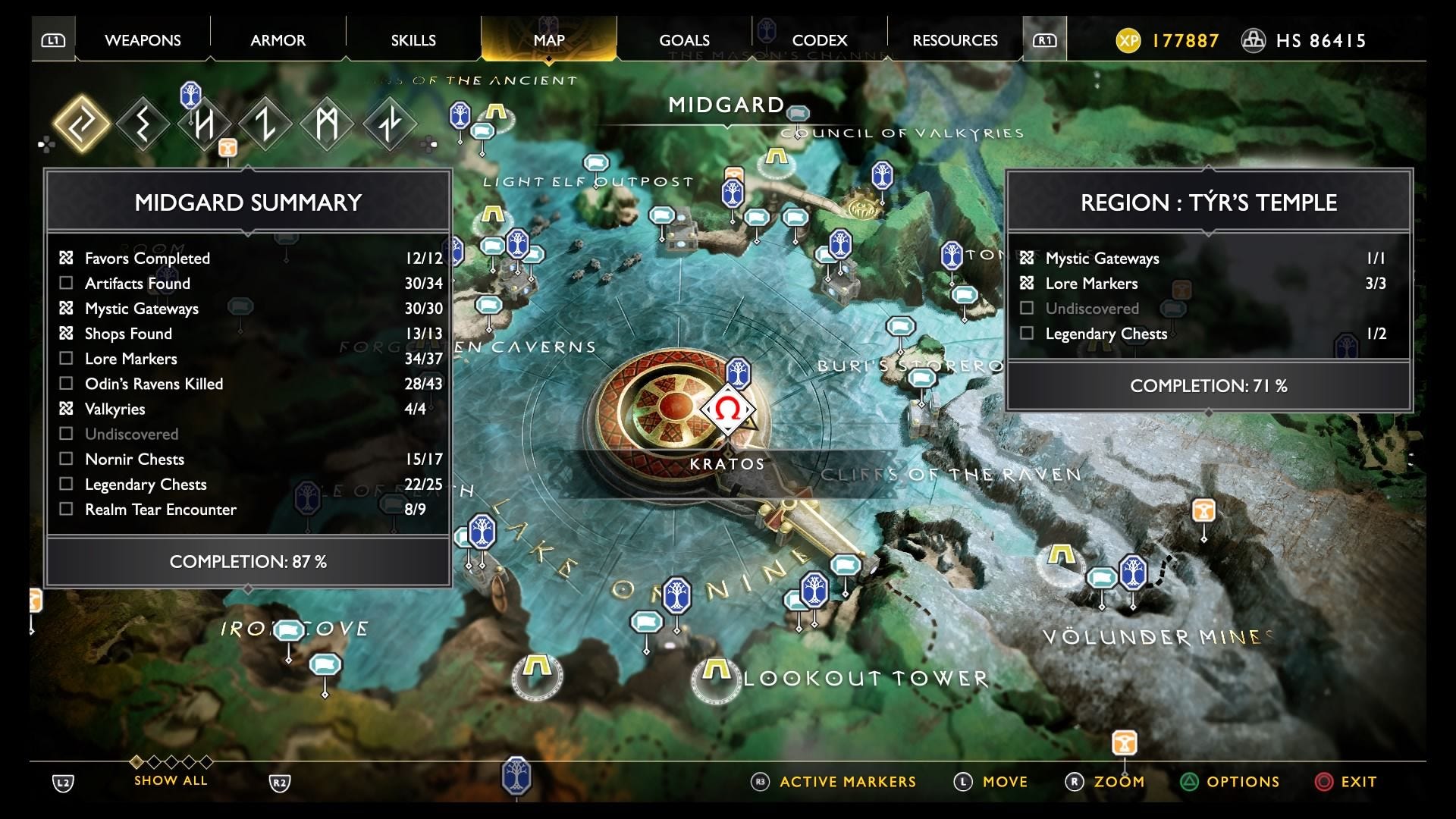
Task: Select the Kratos player marker
Action: tap(728, 409)
